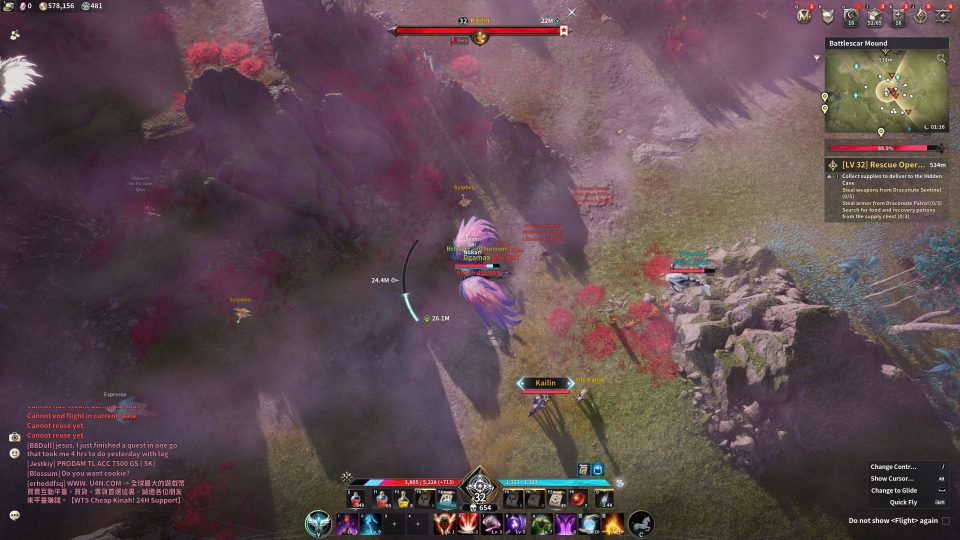Click the minimap magnifier search icon
Screen dimensions: 960x540
[x=941, y=59]
